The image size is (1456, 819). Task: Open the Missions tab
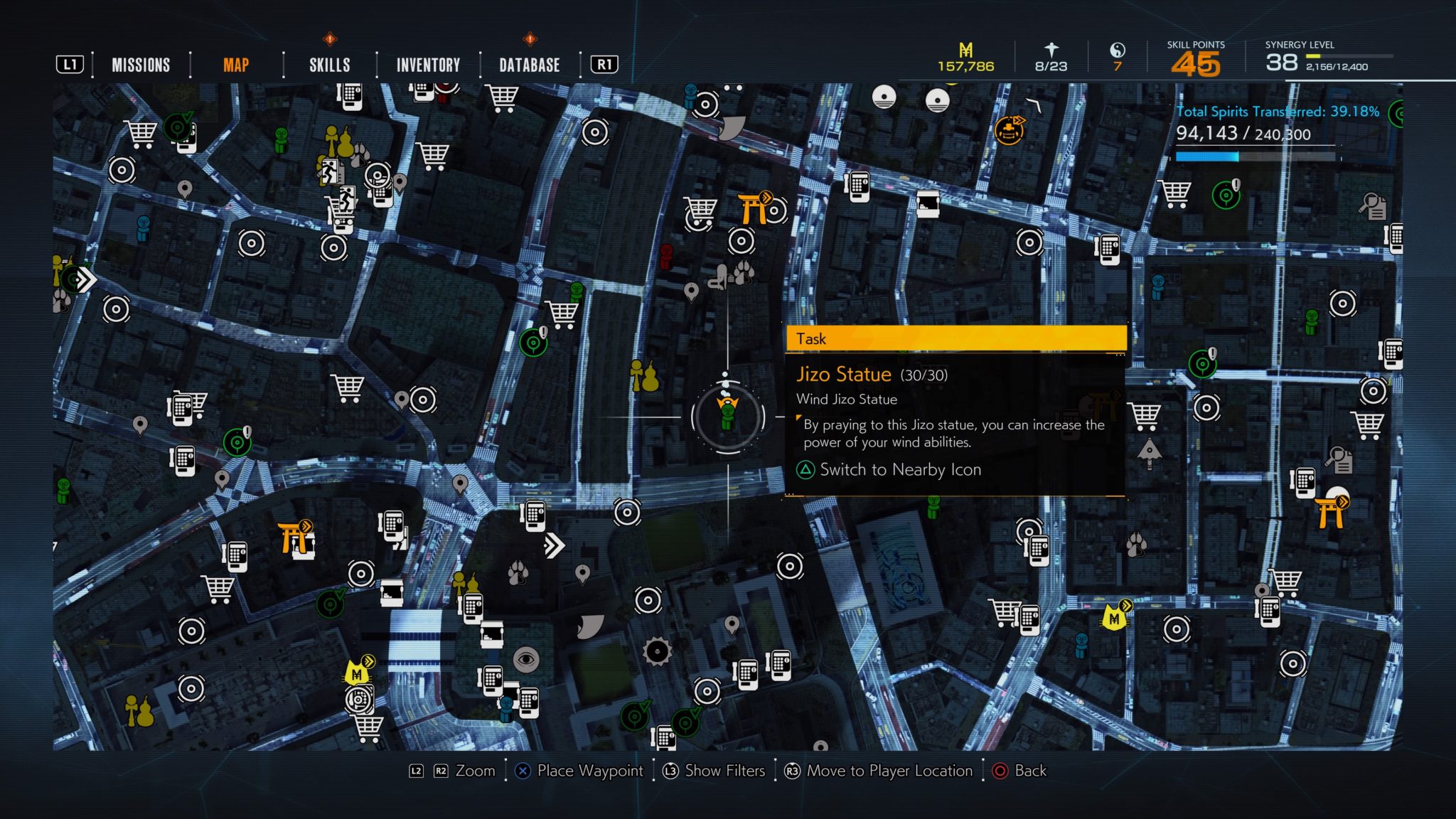tap(141, 65)
